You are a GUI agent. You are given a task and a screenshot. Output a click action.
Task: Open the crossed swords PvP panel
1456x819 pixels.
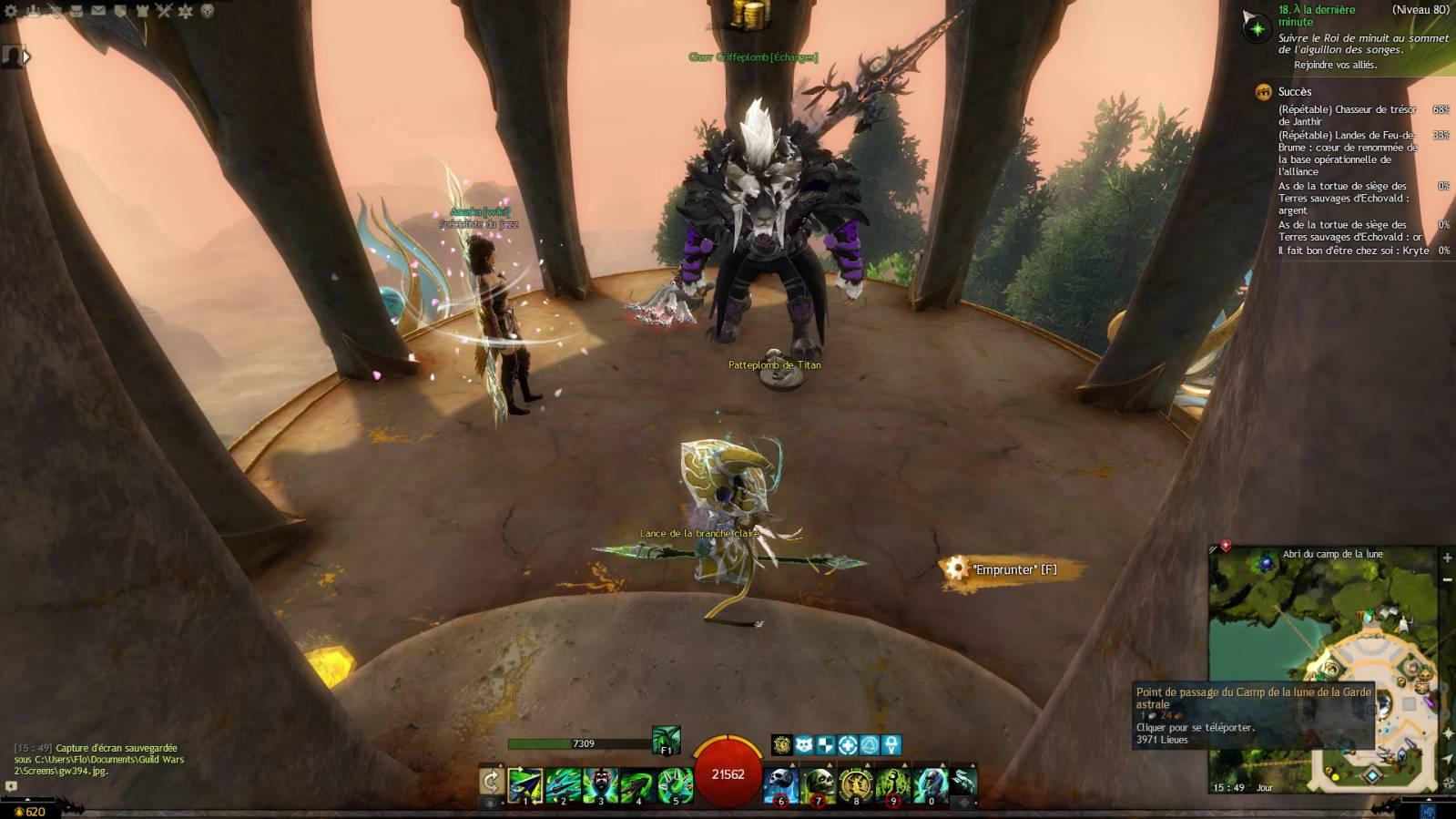tap(164, 11)
